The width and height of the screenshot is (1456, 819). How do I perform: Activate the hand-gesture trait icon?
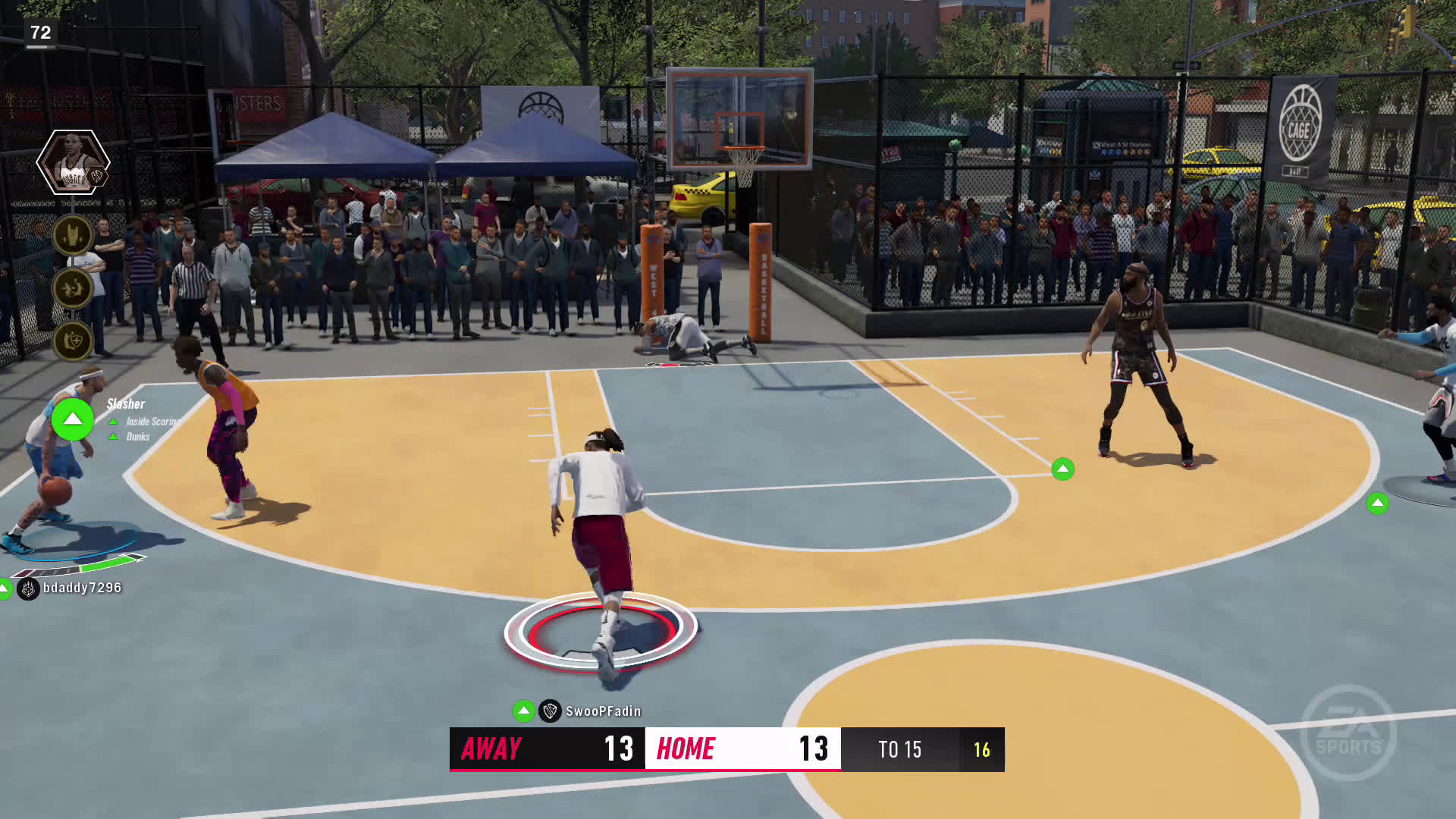[73, 235]
